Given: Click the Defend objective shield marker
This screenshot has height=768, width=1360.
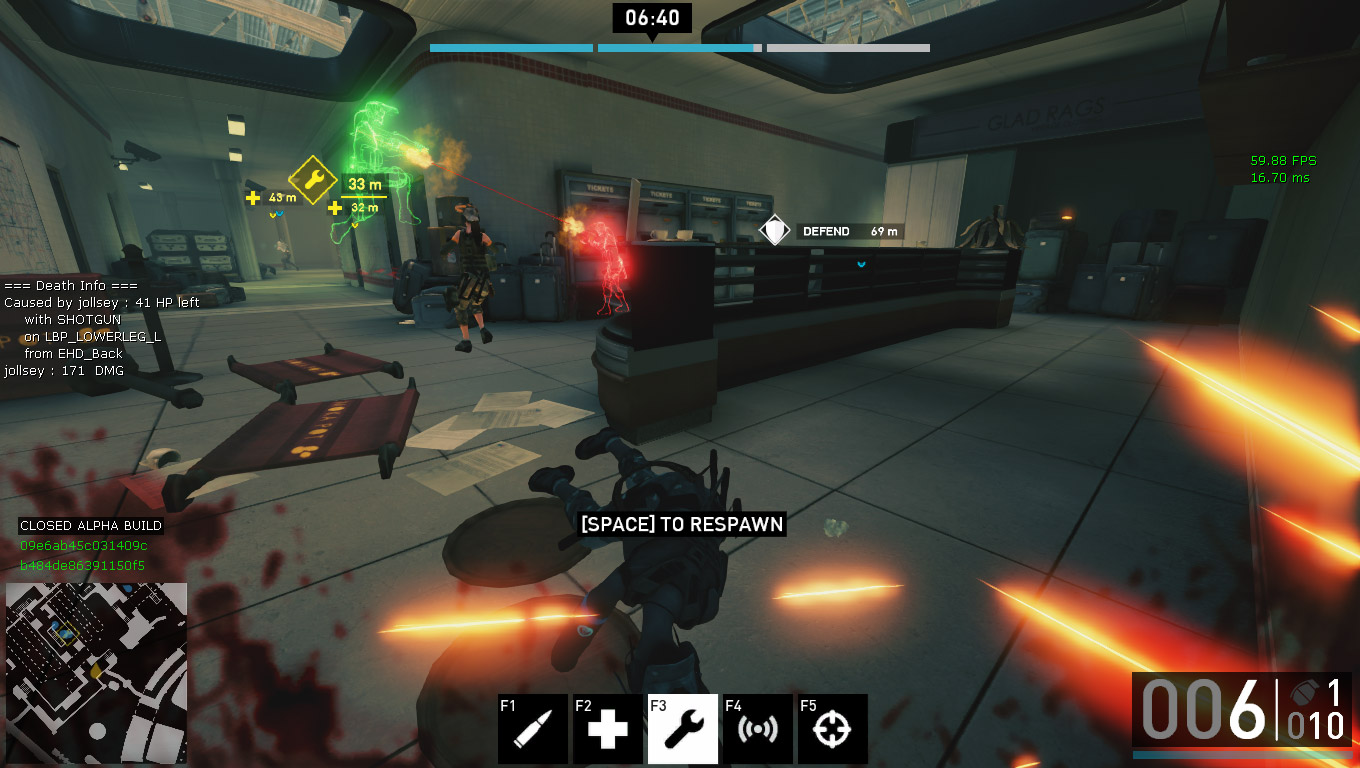Looking at the screenshot, I should [x=775, y=231].
